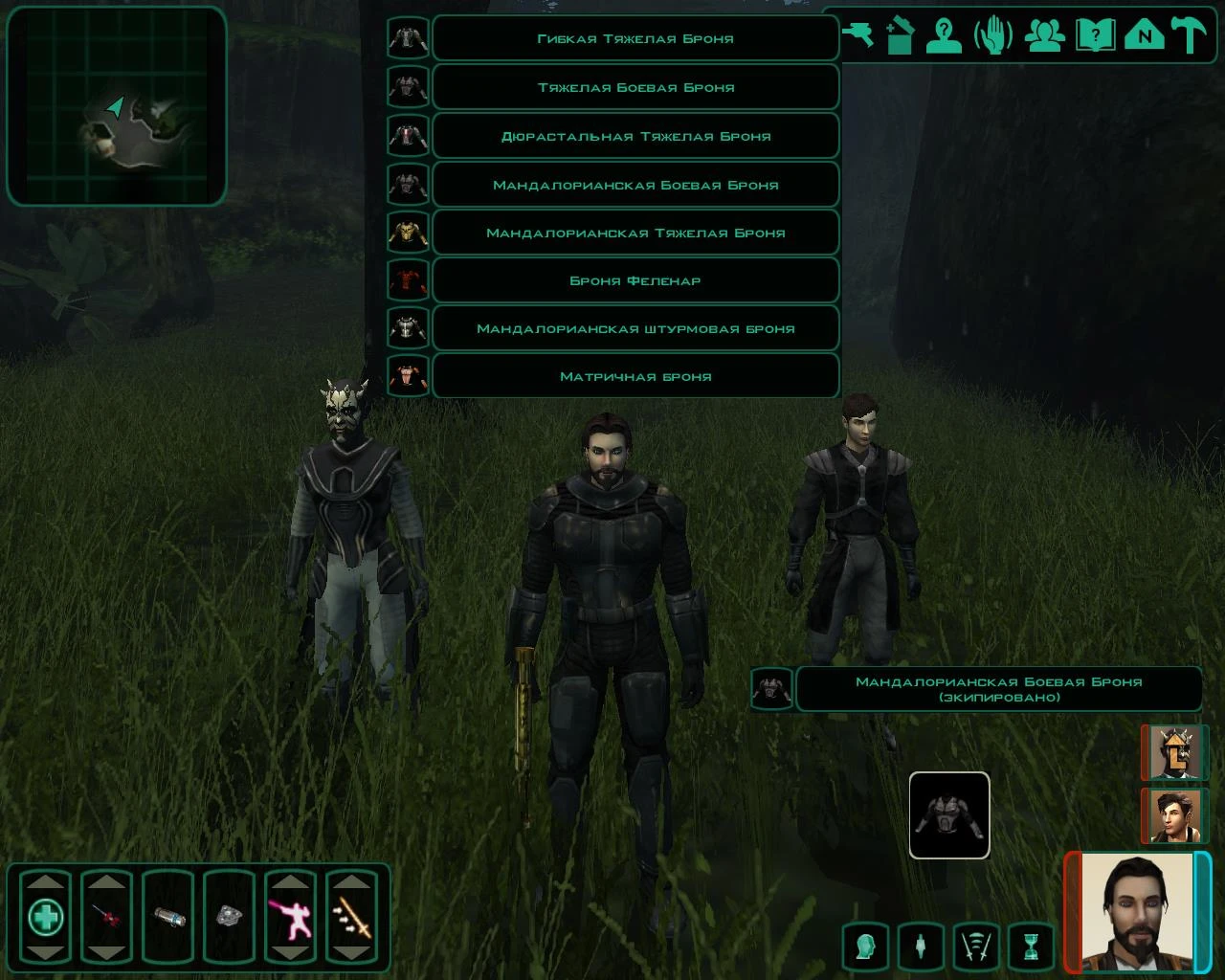Select Мандалорианская Тяжелая Броня from the list
The image size is (1225, 980).
(635, 232)
